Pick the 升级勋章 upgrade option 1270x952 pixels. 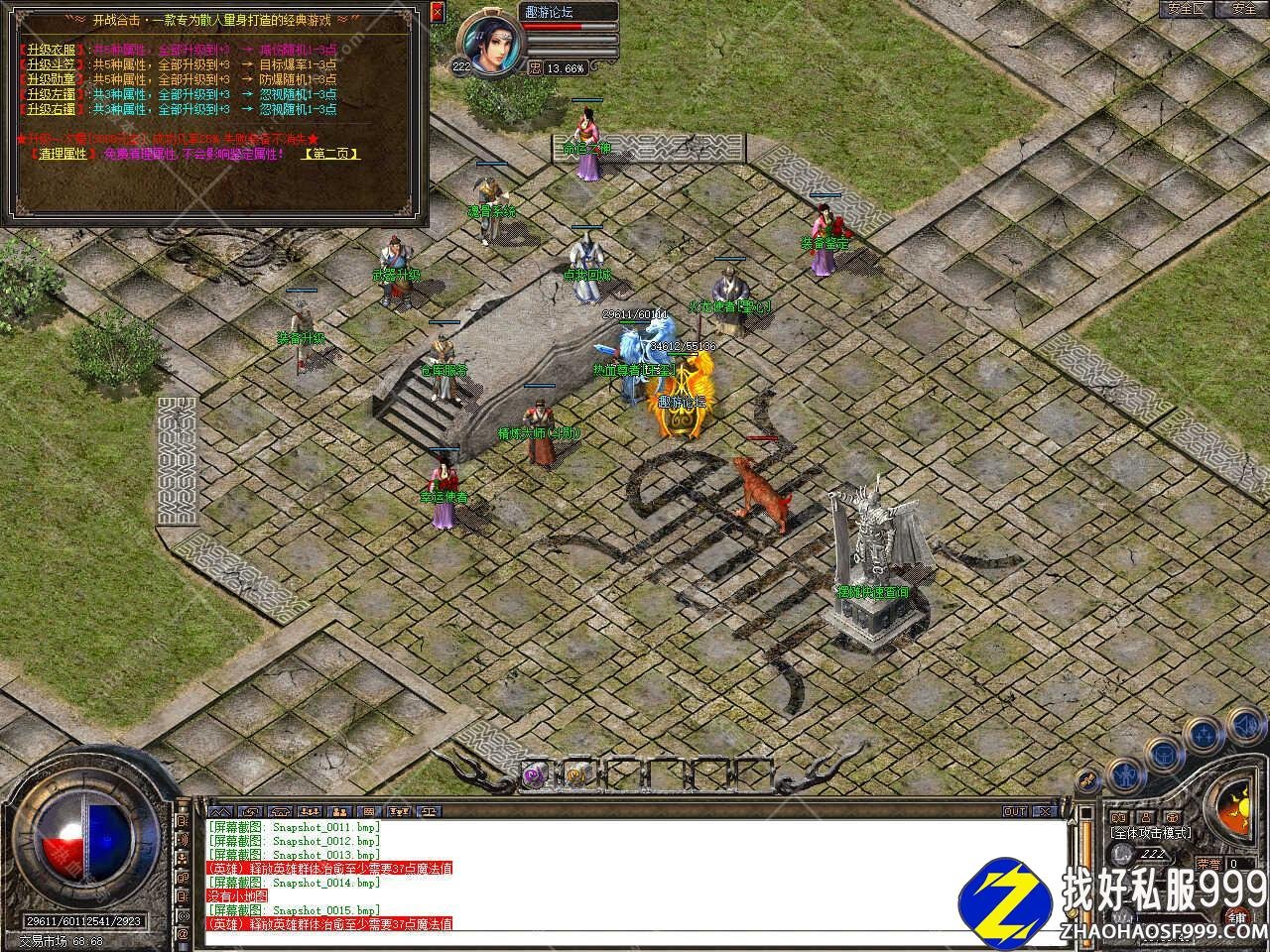[53, 79]
